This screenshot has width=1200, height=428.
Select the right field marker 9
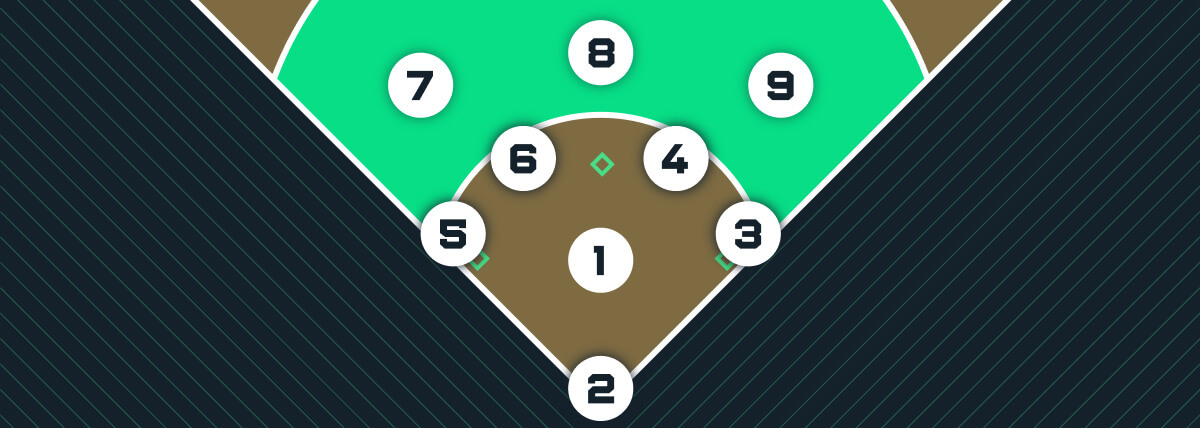[780, 86]
